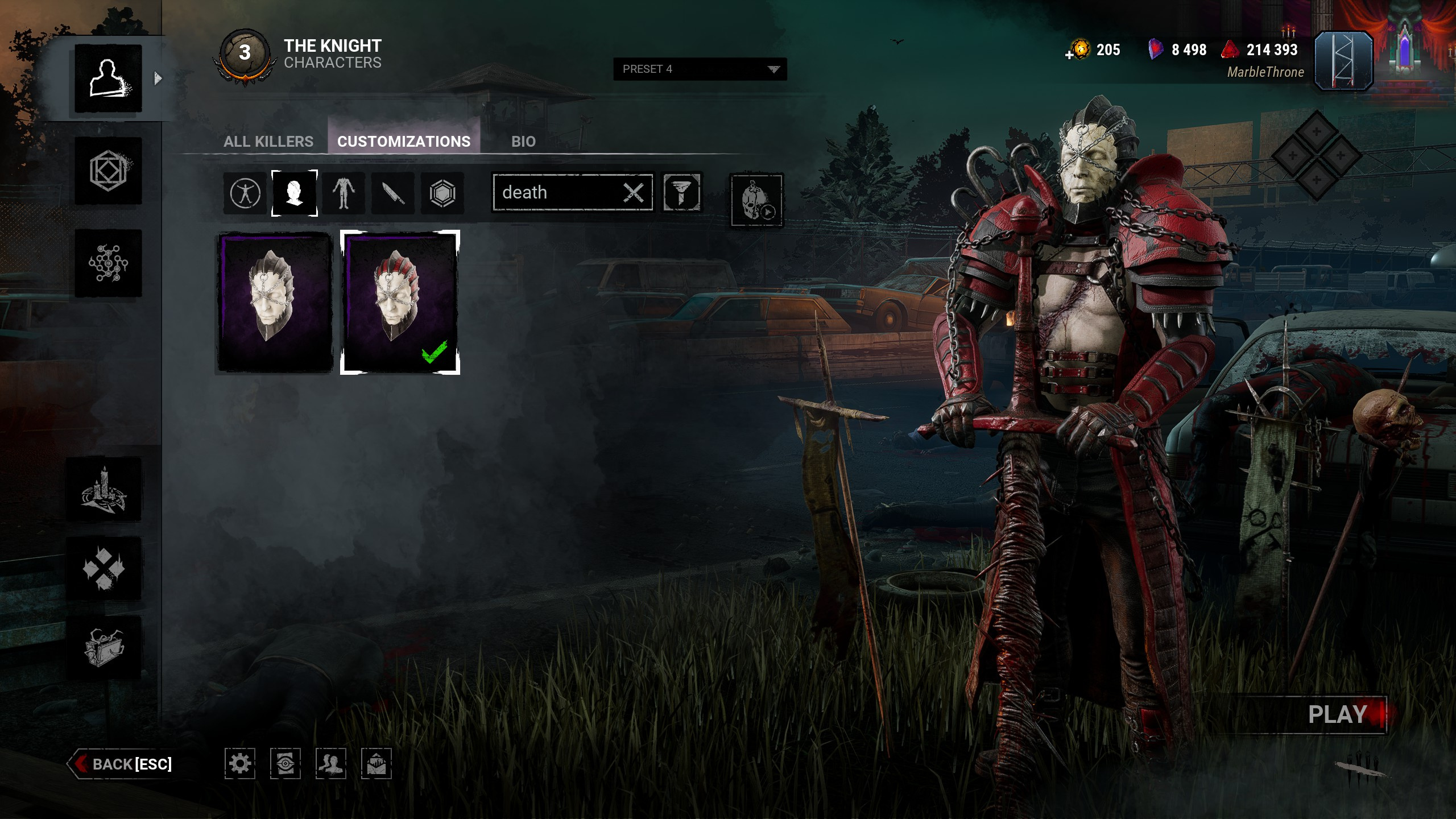The width and height of the screenshot is (1456, 819).
Task: Start a match with the PLAY button
Action: [x=1337, y=714]
